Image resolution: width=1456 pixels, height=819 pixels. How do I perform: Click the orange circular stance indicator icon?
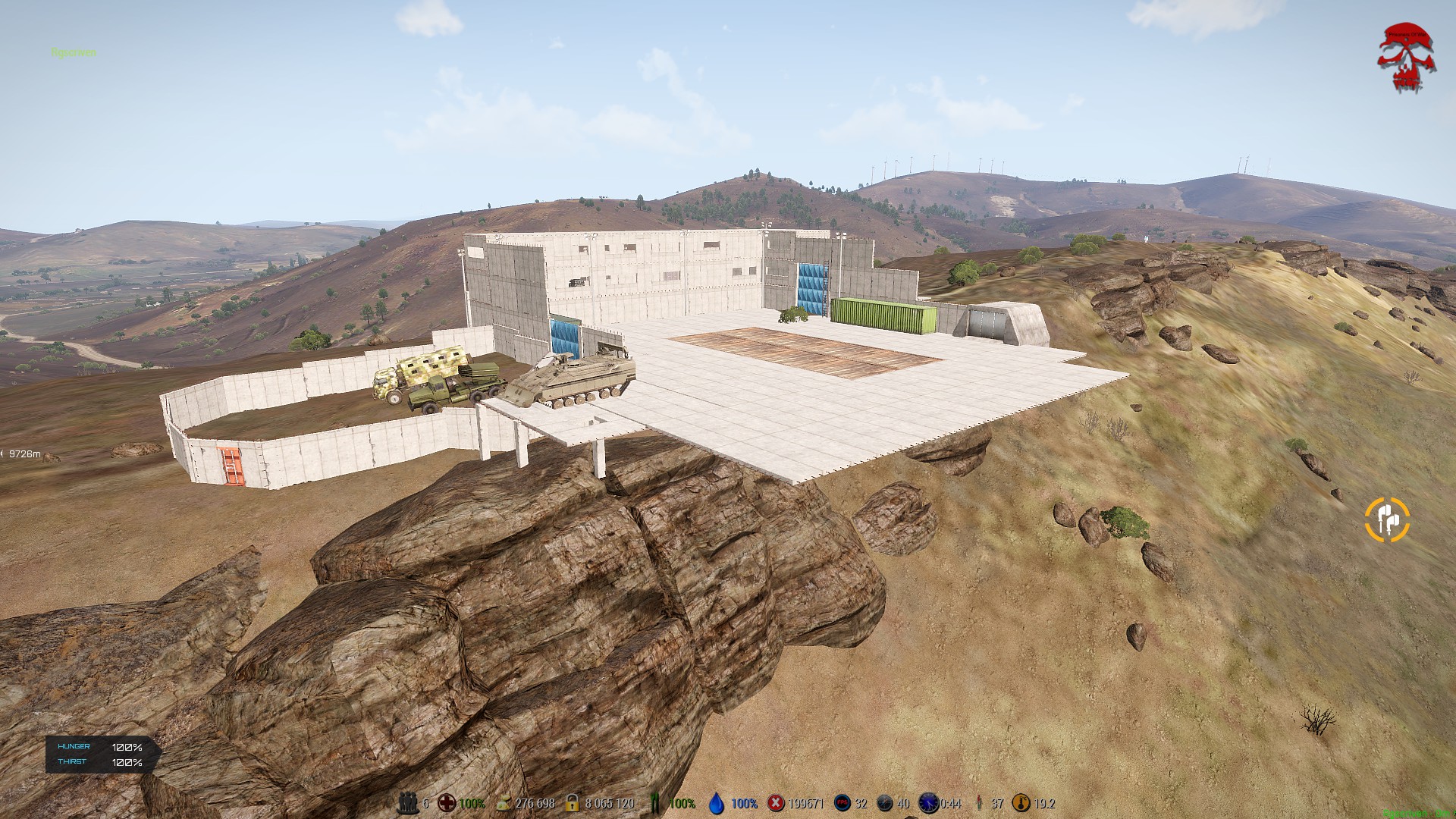pos(1387,519)
